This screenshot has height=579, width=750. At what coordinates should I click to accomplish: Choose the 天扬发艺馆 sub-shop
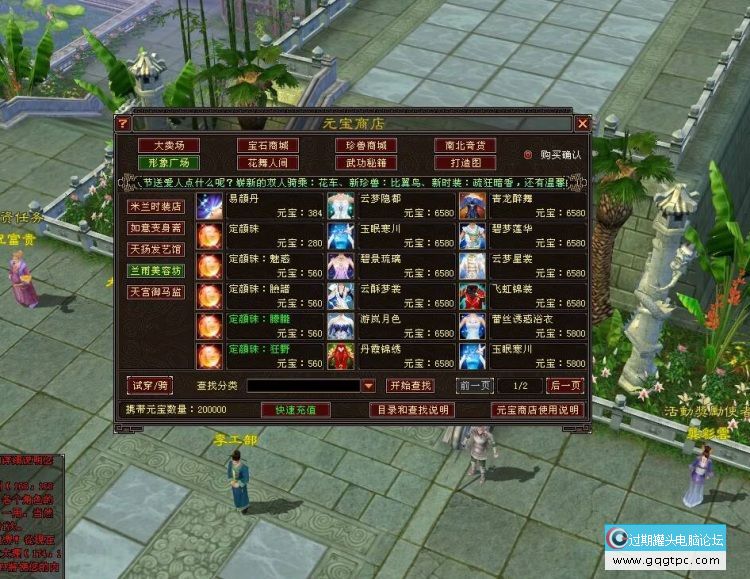pyautogui.click(x=155, y=249)
